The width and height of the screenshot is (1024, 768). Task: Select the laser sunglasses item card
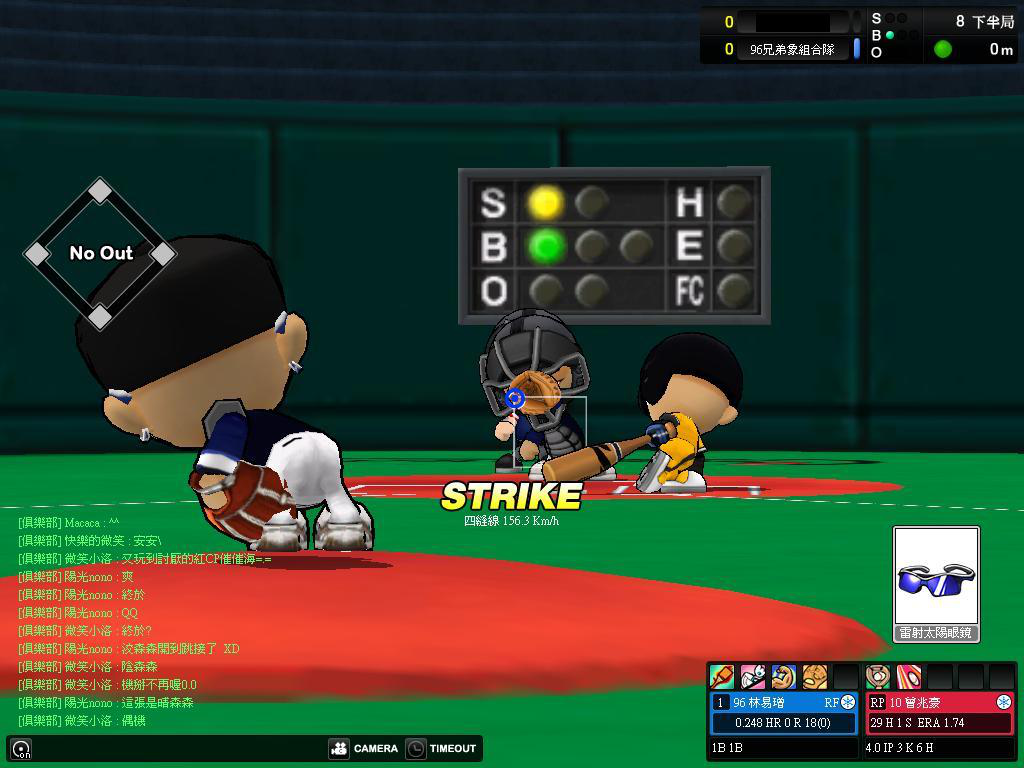pos(936,584)
